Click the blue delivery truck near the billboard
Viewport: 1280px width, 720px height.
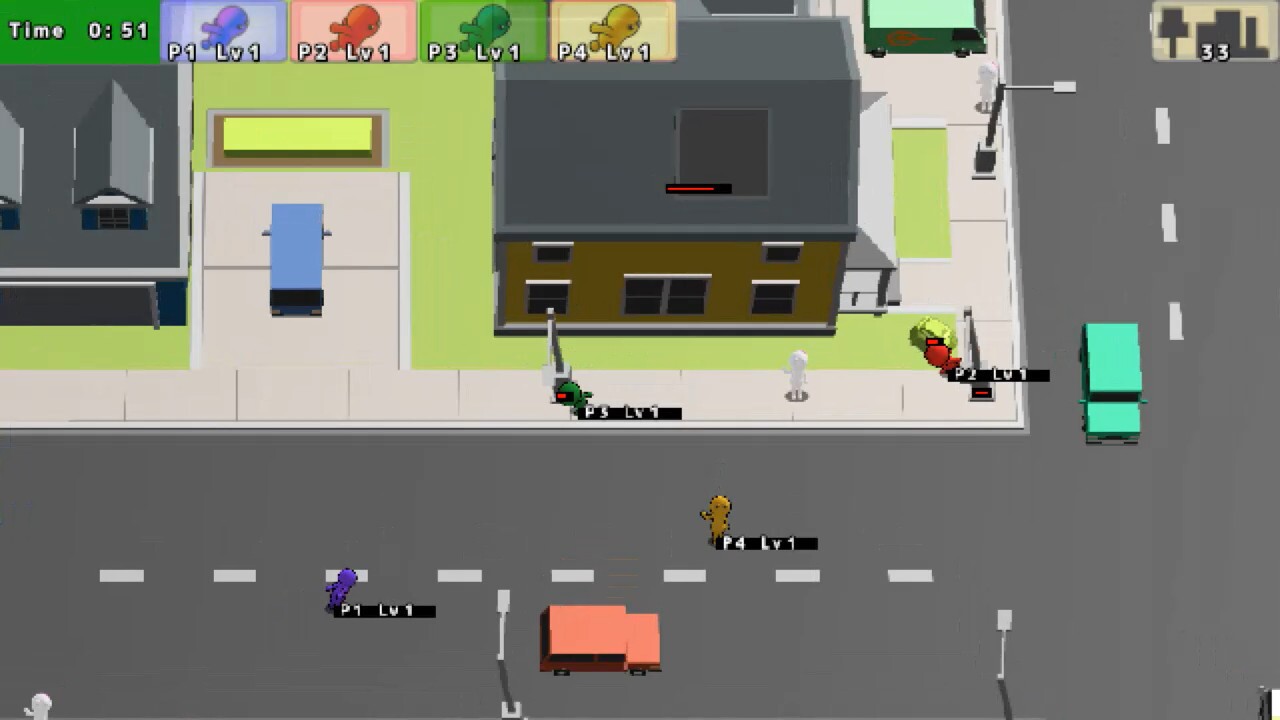pyautogui.click(x=295, y=255)
